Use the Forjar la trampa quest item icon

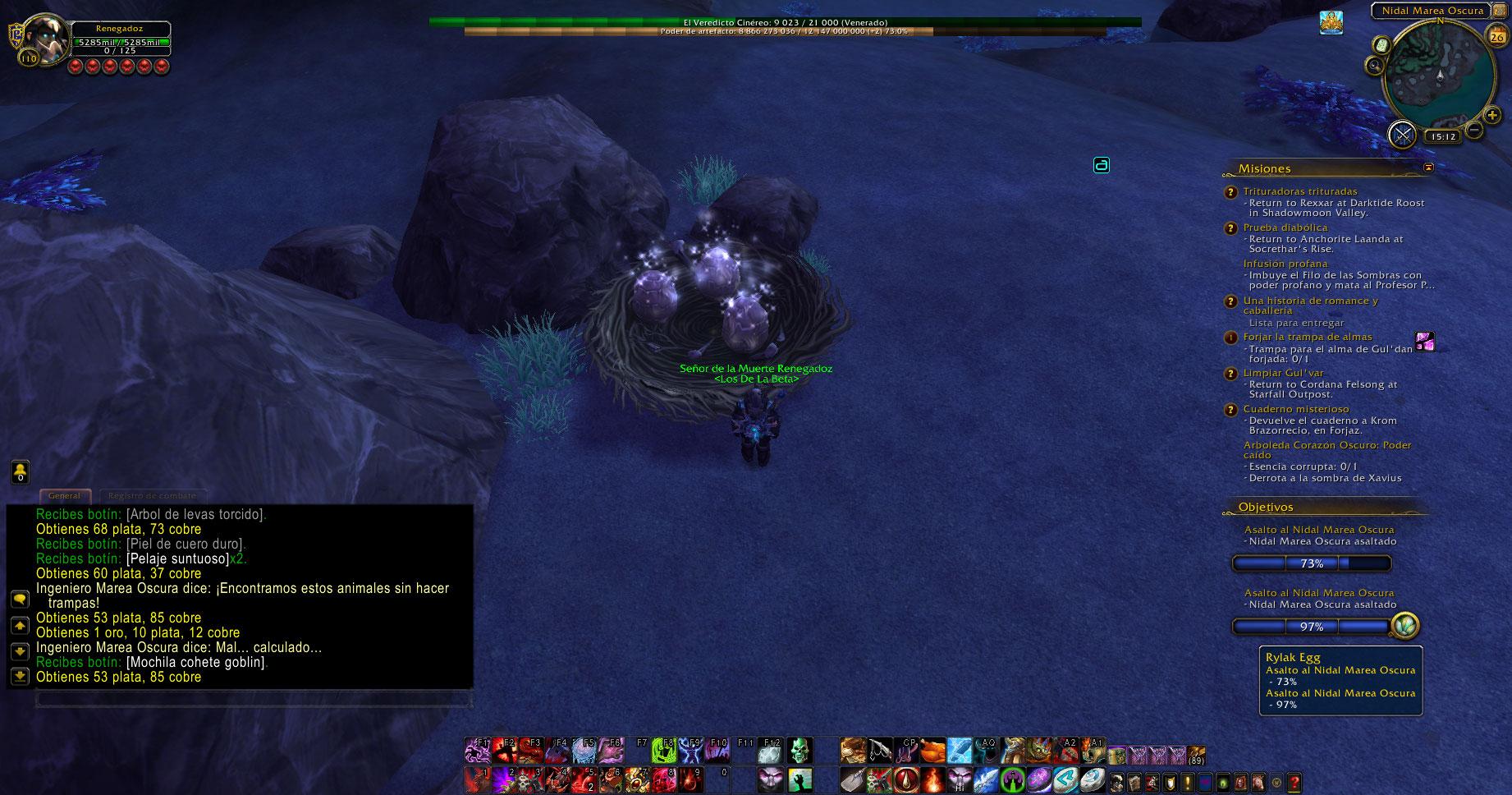coord(1425,341)
